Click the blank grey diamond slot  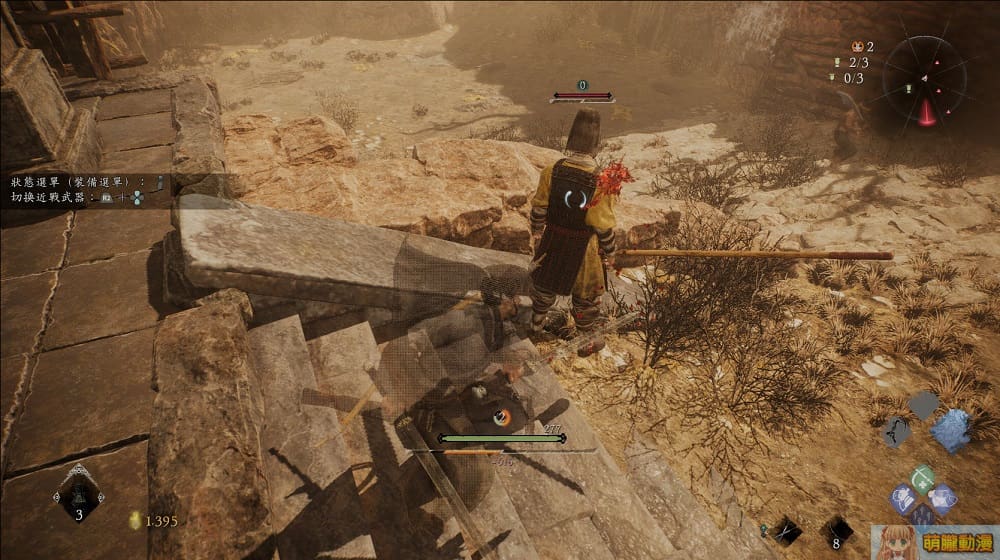[x=923, y=404]
